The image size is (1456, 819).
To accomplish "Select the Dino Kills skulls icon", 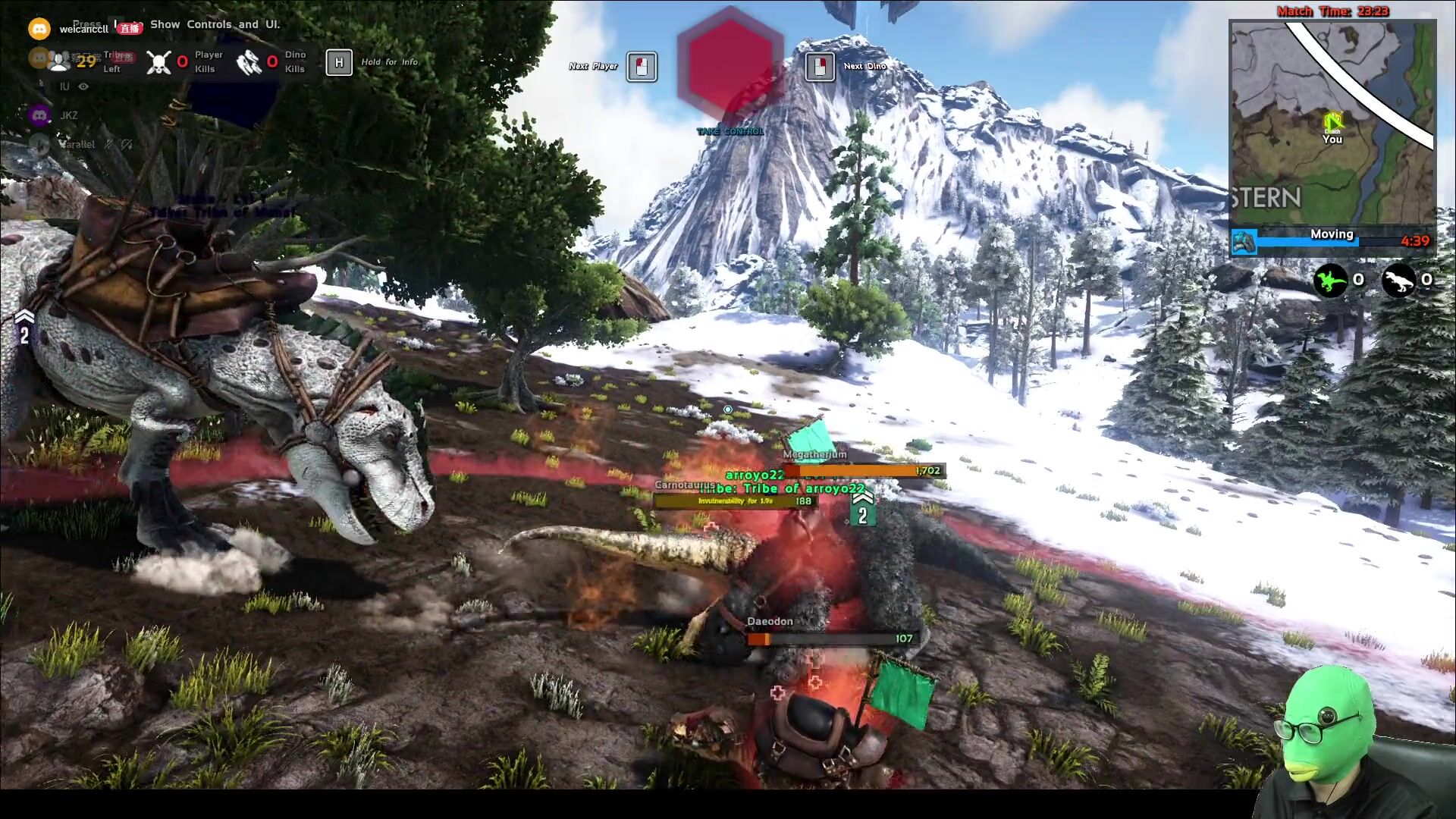I will coord(249,62).
